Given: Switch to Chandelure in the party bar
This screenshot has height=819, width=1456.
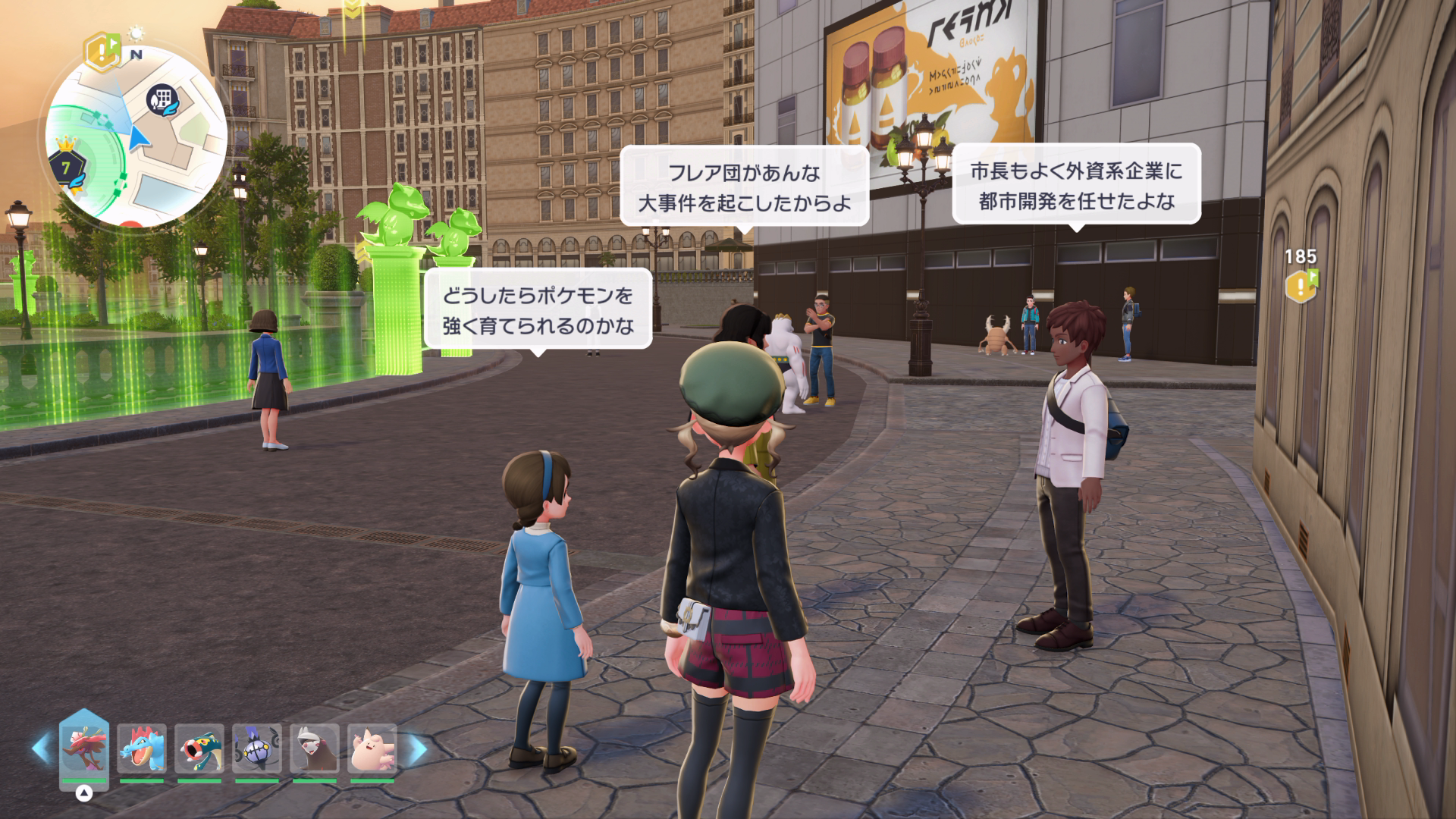Looking at the screenshot, I should coord(257,749).
